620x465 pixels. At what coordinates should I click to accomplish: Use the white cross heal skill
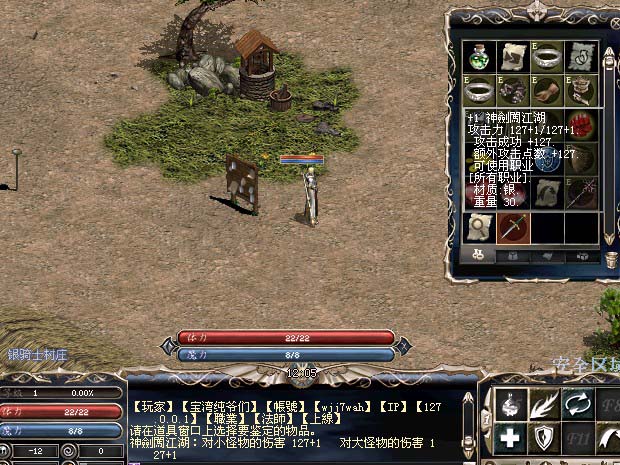click(512, 437)
